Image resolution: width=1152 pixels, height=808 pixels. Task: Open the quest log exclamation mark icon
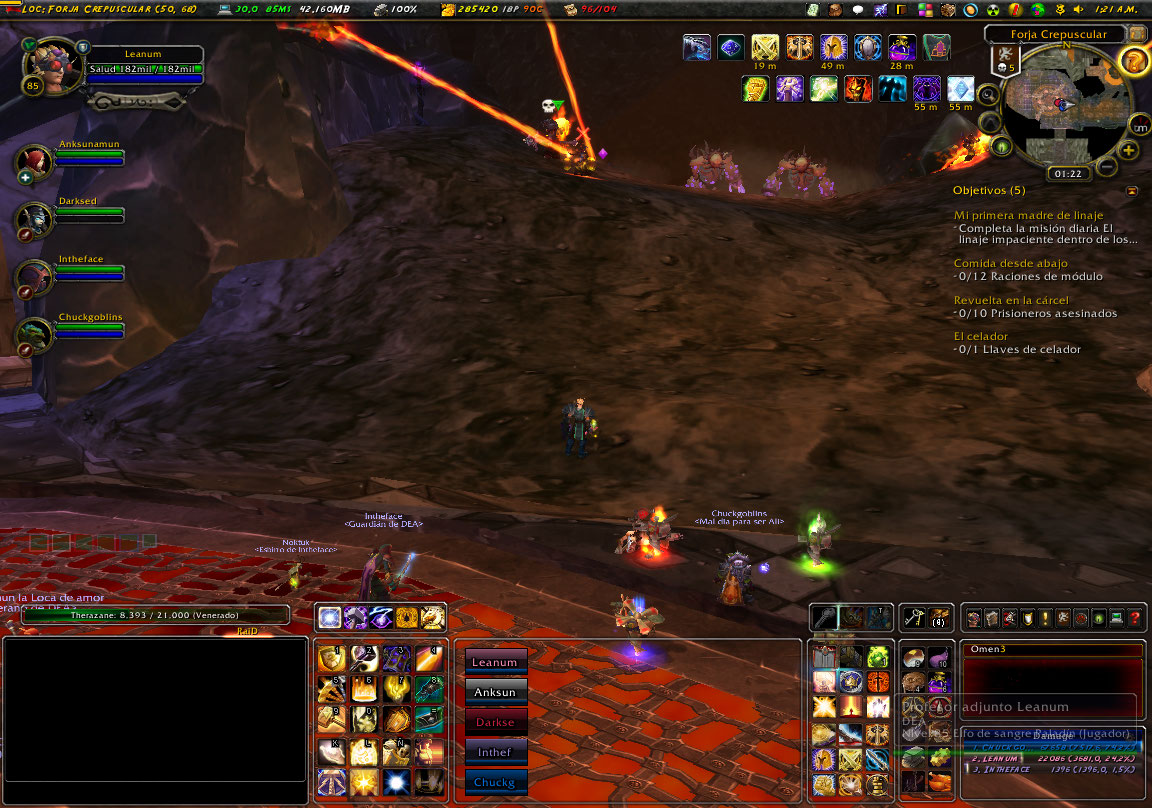pyautogui.click(x=1045, y=619)
